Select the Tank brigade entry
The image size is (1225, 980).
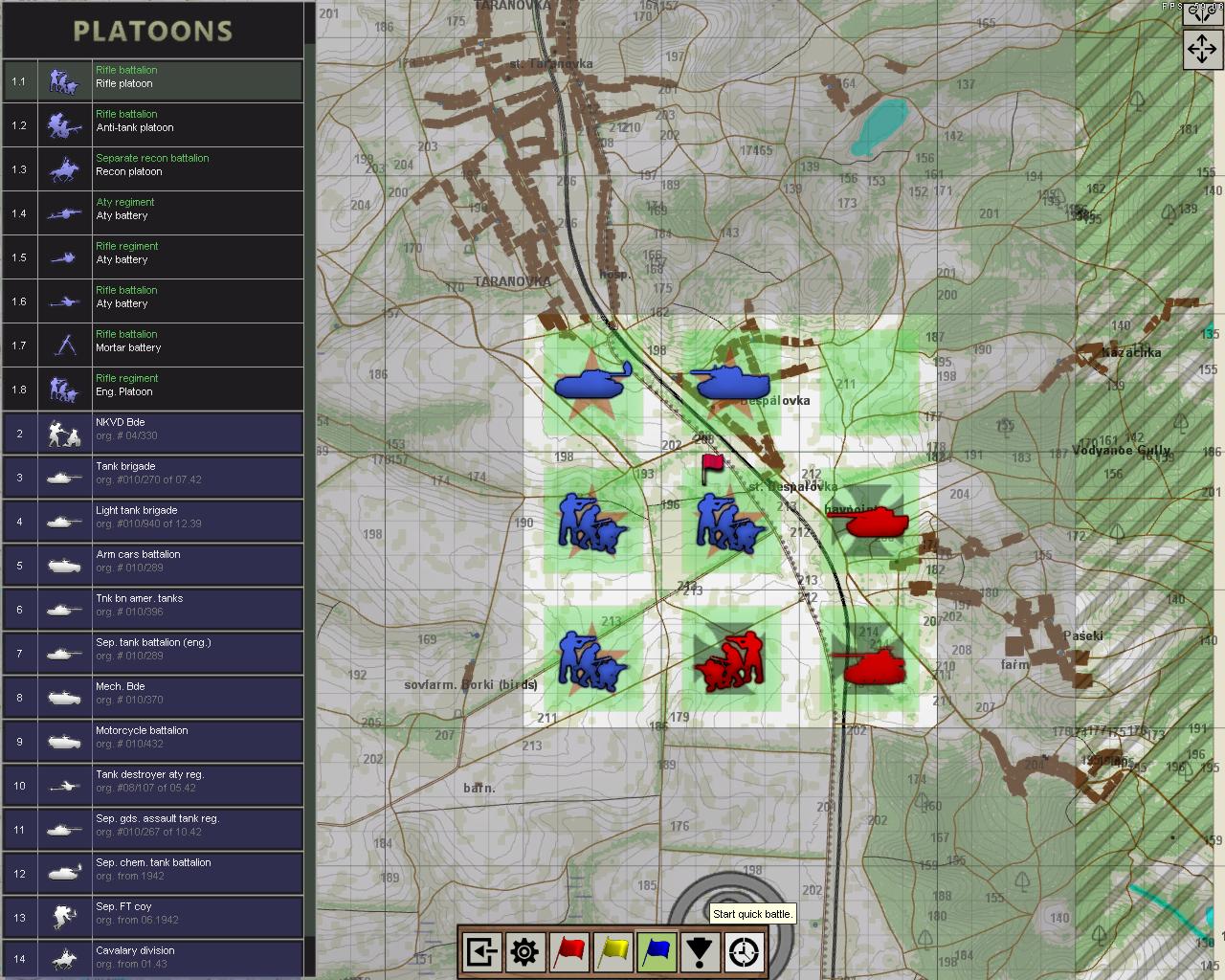tap(153, 477)
